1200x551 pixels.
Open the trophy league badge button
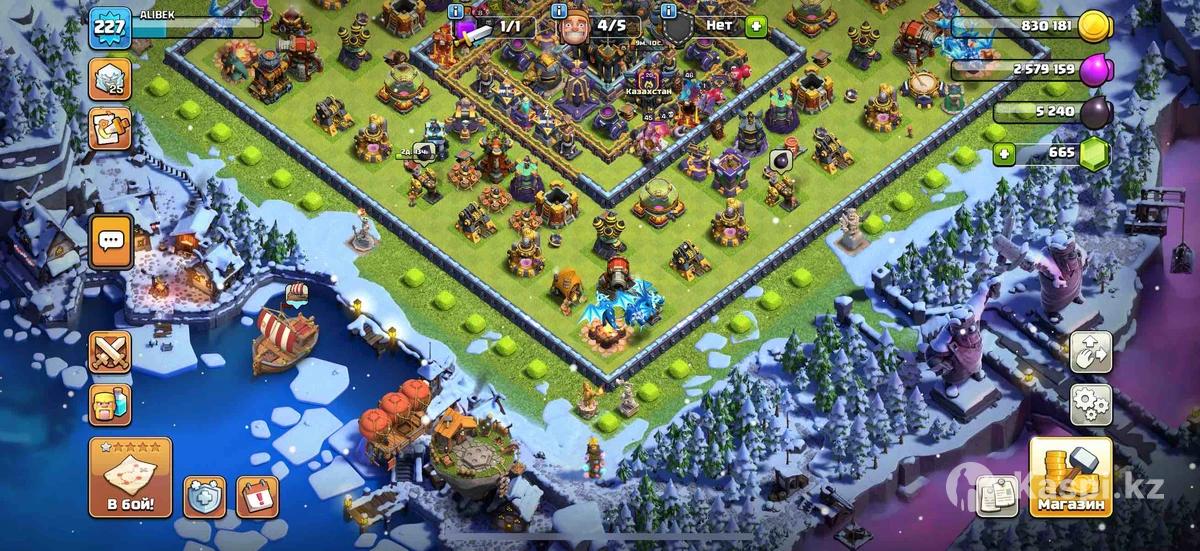pyautogui.click(x=109, y=78)
